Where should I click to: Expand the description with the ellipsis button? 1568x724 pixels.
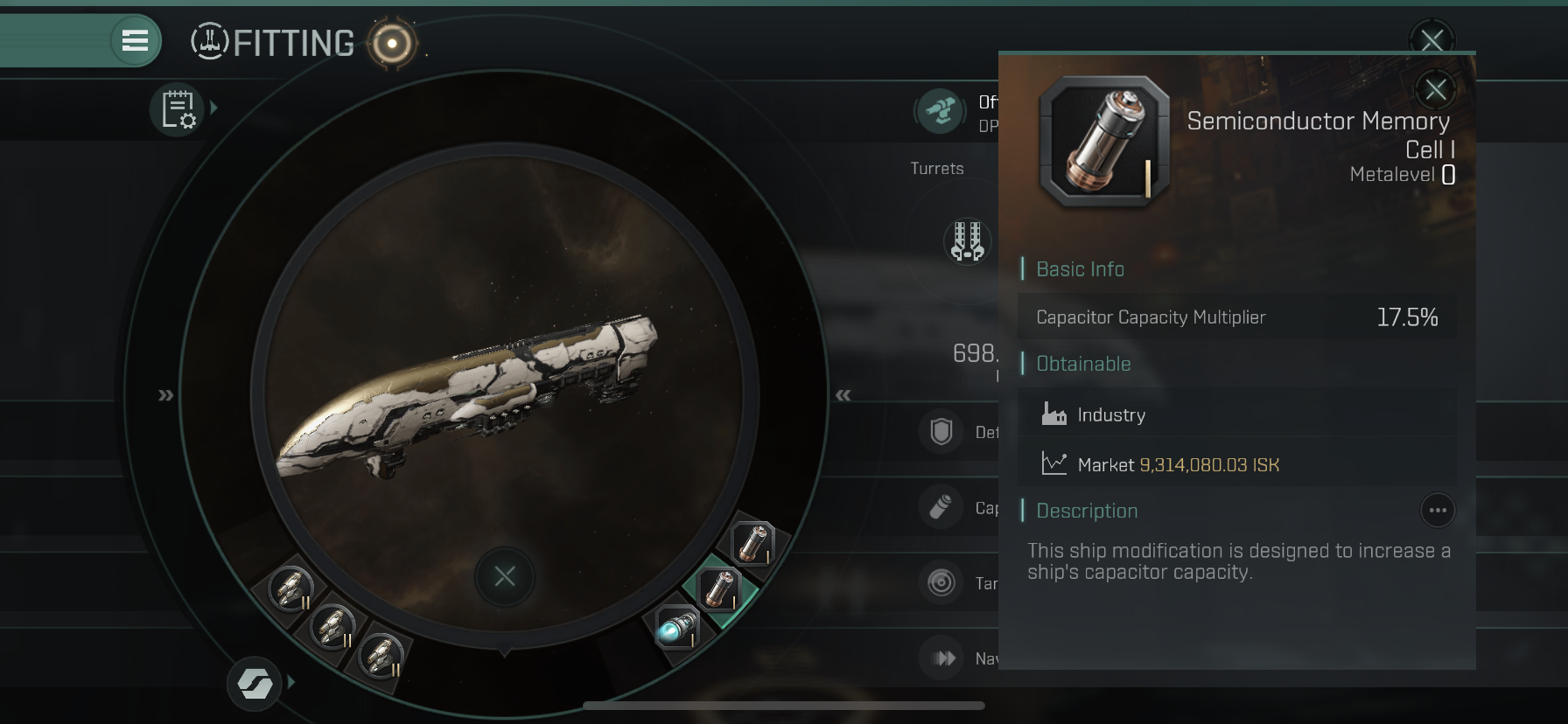pos(1438,511)
